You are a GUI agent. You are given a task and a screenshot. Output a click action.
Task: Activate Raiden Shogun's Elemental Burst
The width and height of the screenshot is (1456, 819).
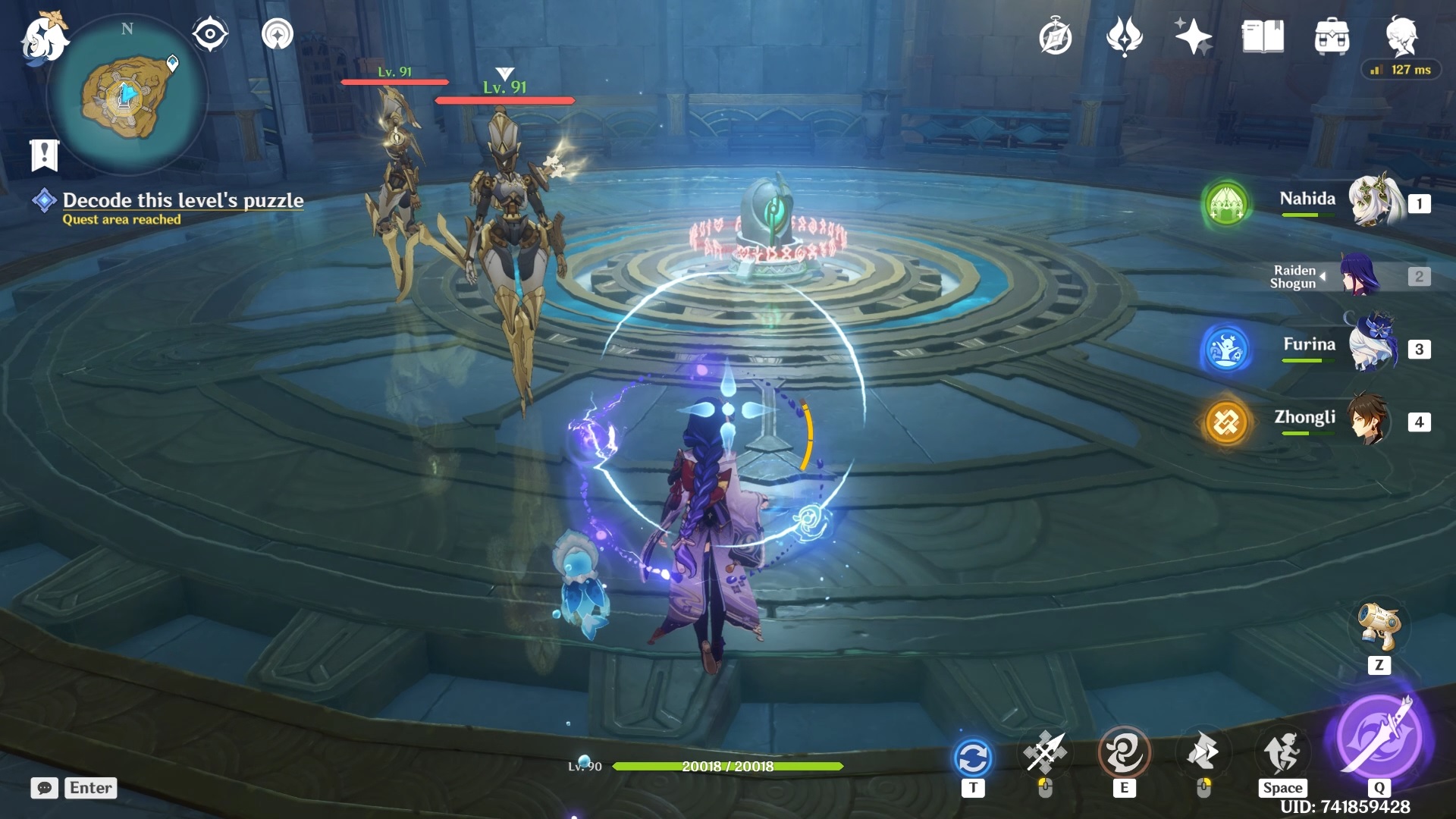pyautogui.click(x=1379, y=736)
